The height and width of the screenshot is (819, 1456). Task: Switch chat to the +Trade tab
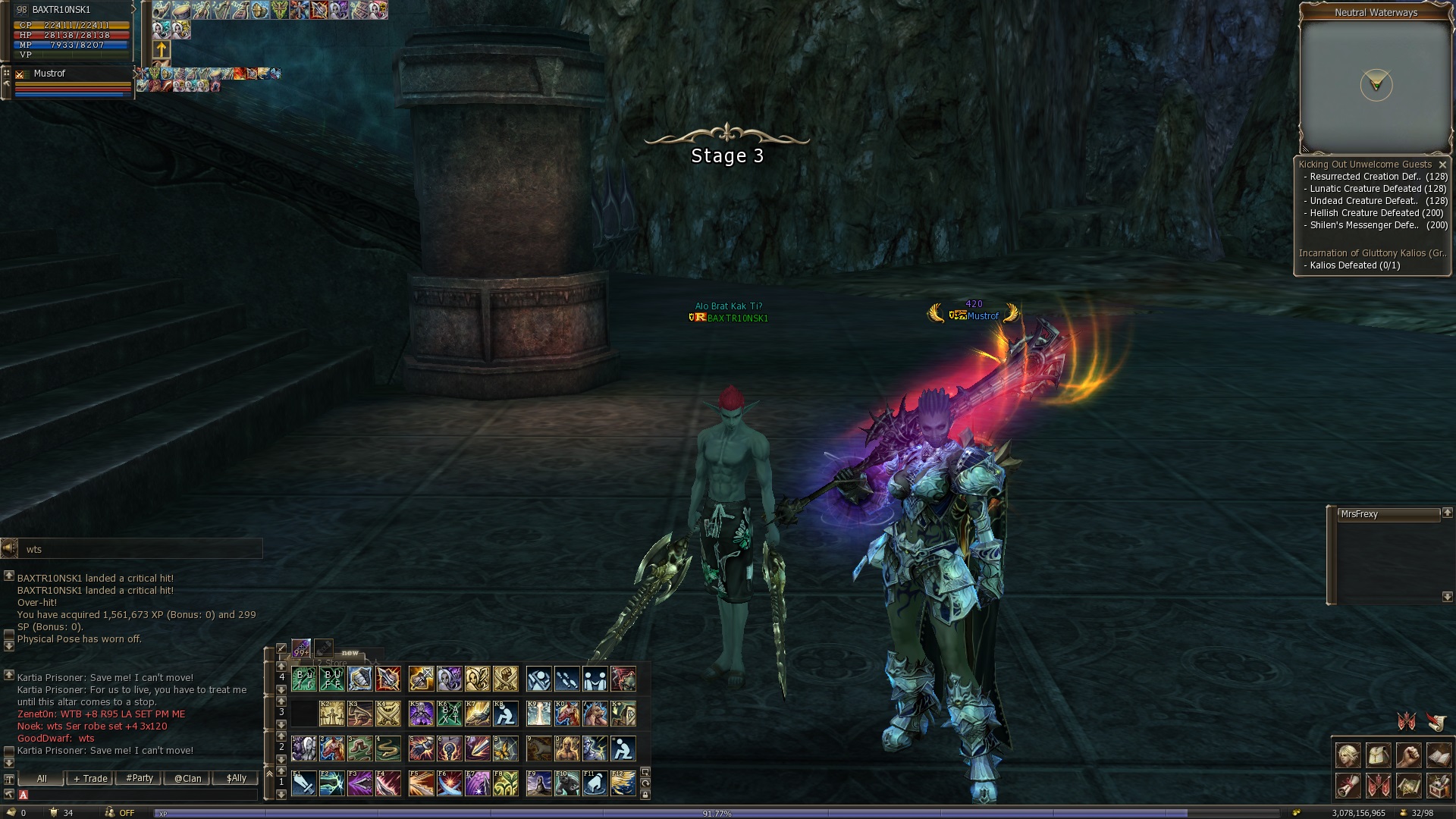[90, 778]
